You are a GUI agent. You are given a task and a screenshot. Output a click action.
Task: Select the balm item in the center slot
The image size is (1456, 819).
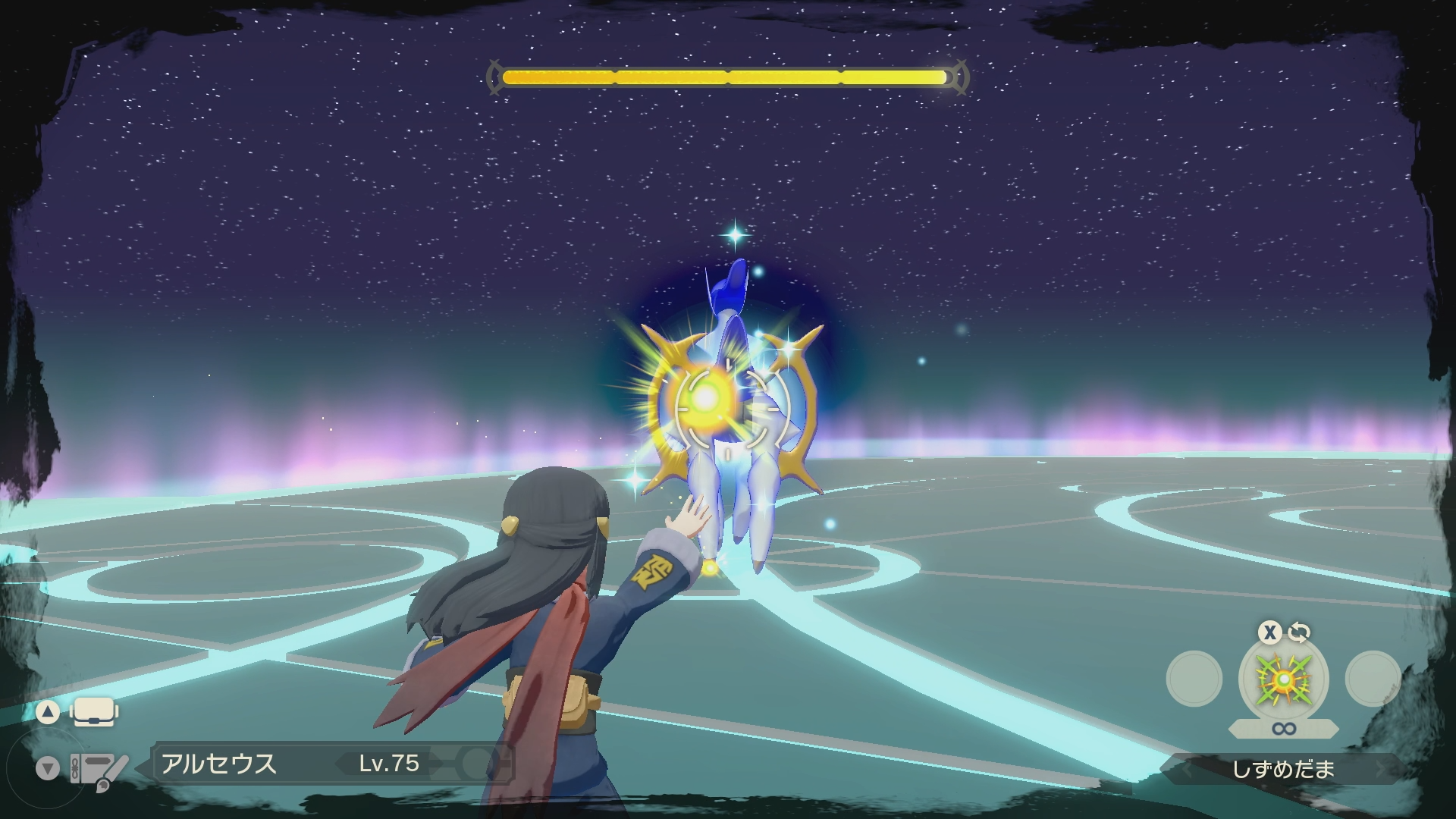[1283, 679]
